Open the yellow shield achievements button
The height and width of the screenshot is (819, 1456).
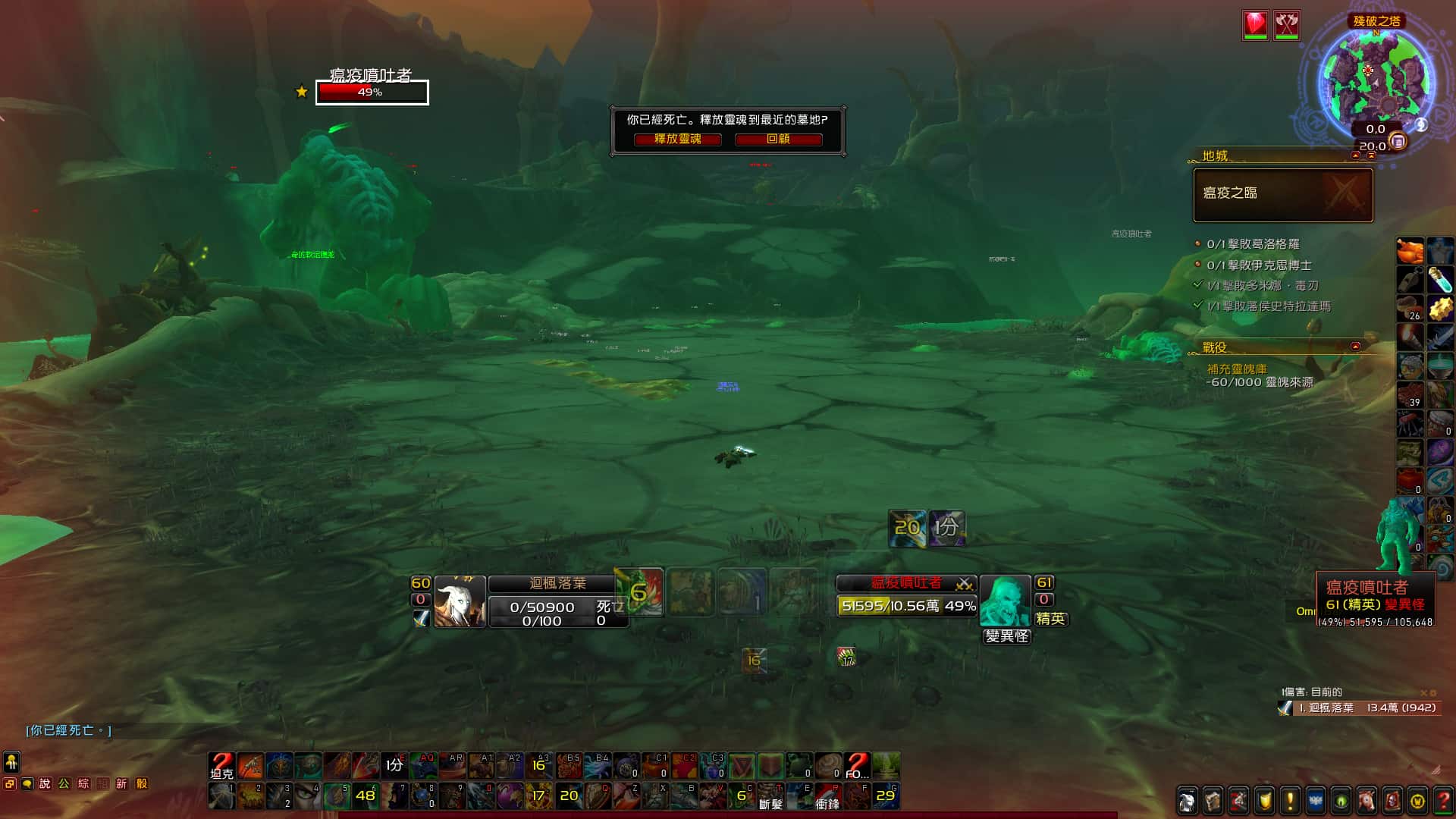pyautogui.click(x=1264, y=801)
